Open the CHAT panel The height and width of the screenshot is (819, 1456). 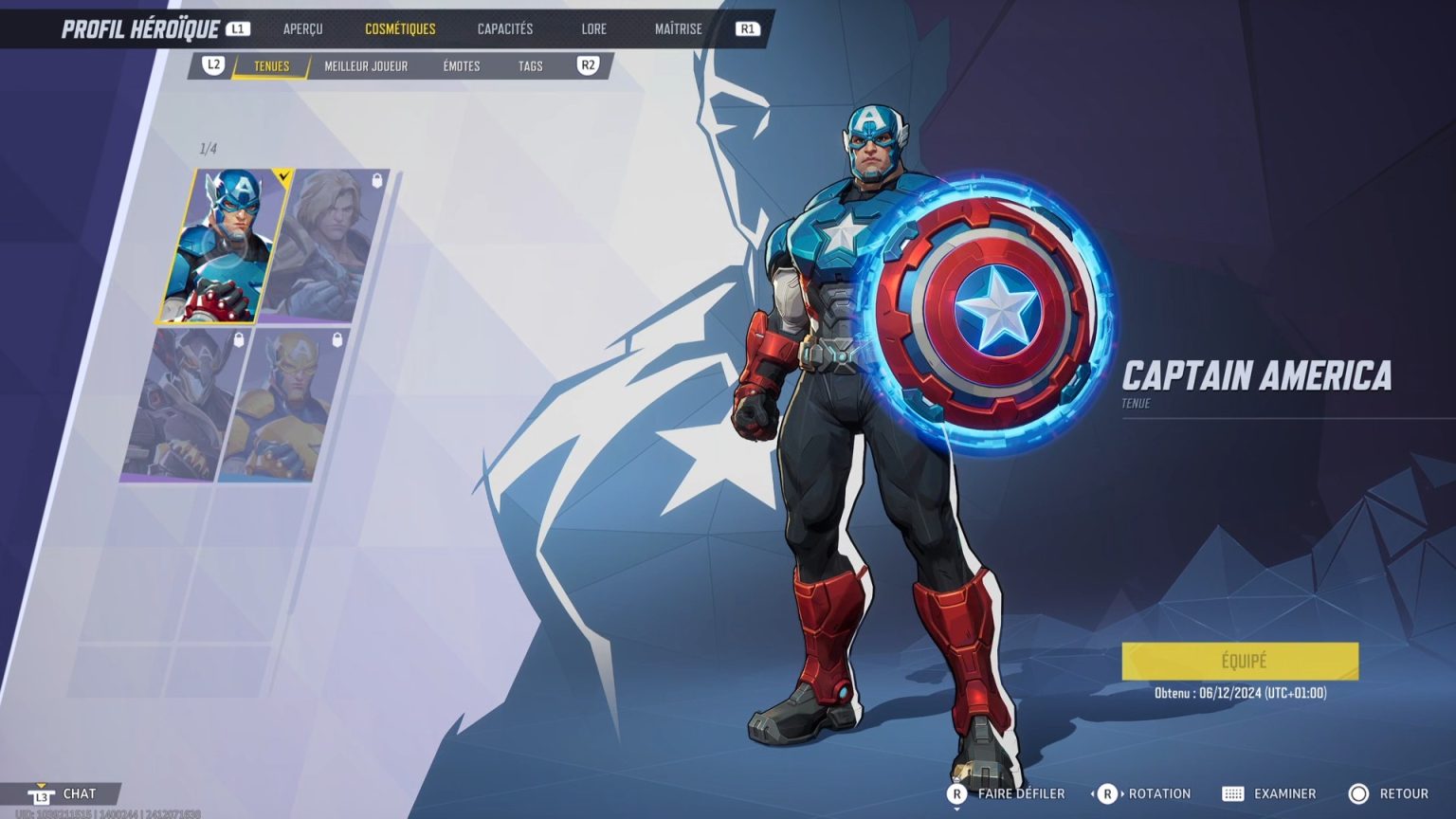[81, 793]
